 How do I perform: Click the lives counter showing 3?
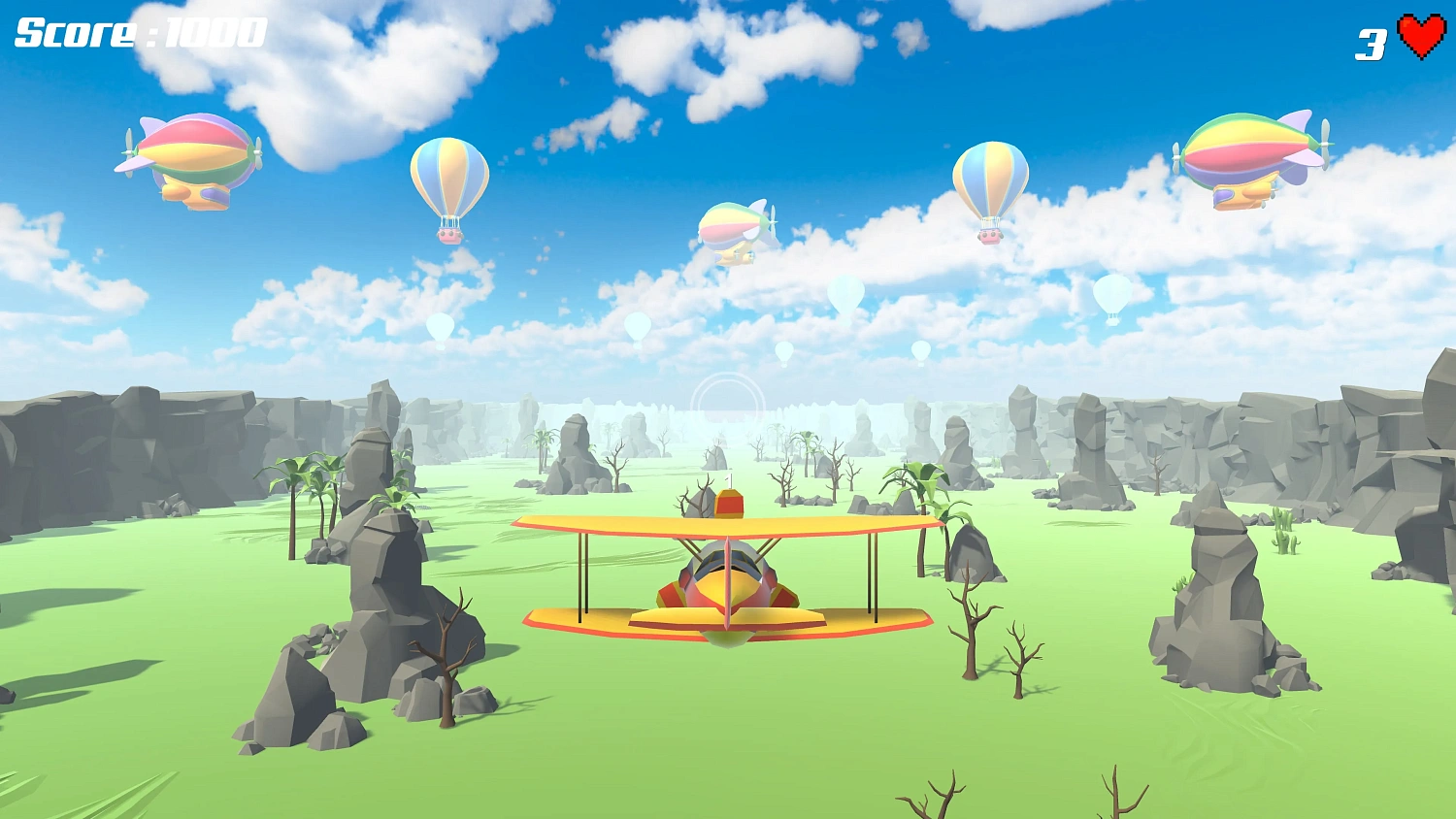(1369, 41)
